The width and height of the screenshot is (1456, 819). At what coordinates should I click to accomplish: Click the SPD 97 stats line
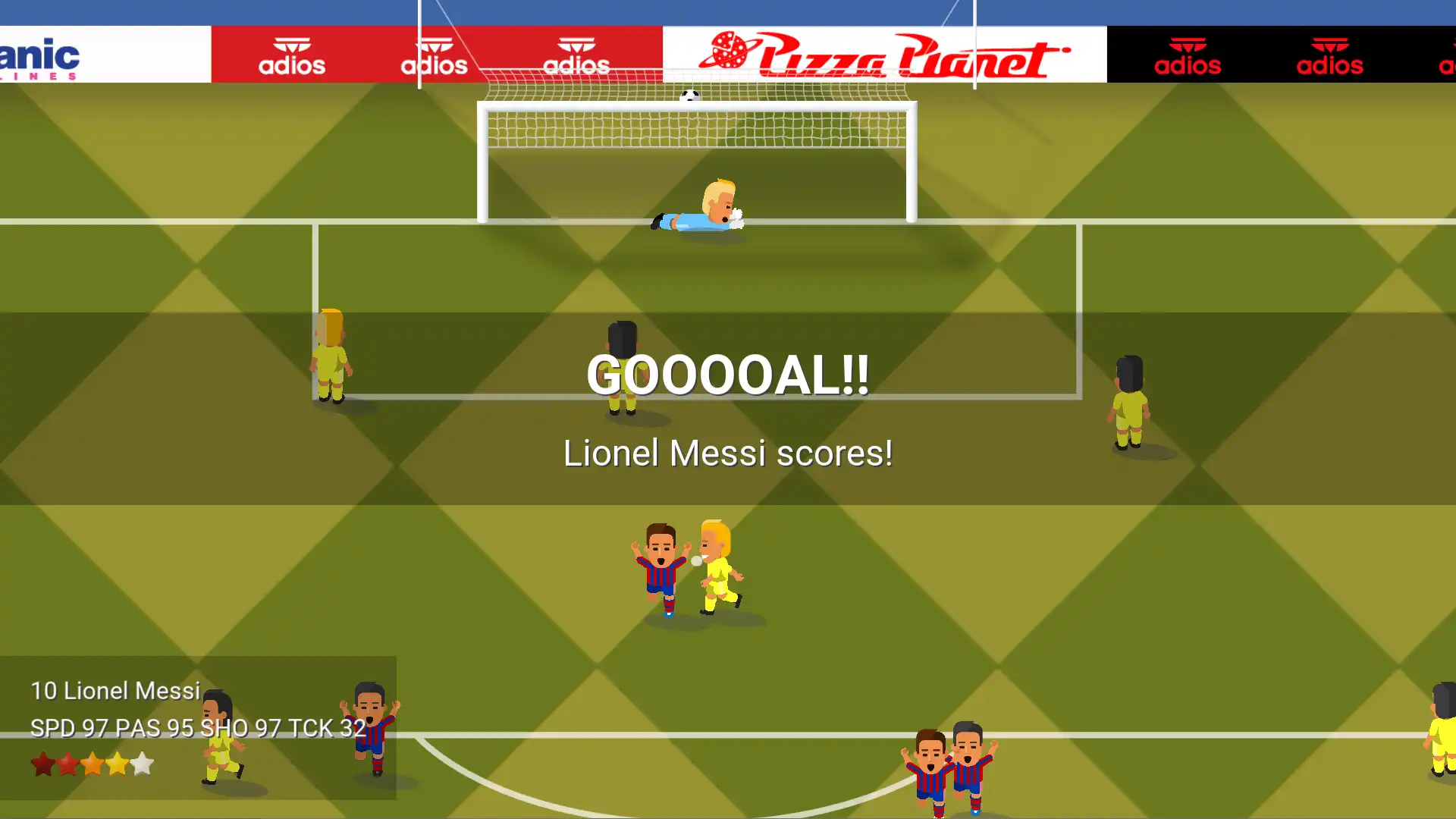pyautogui.click(x=197, y=726)
